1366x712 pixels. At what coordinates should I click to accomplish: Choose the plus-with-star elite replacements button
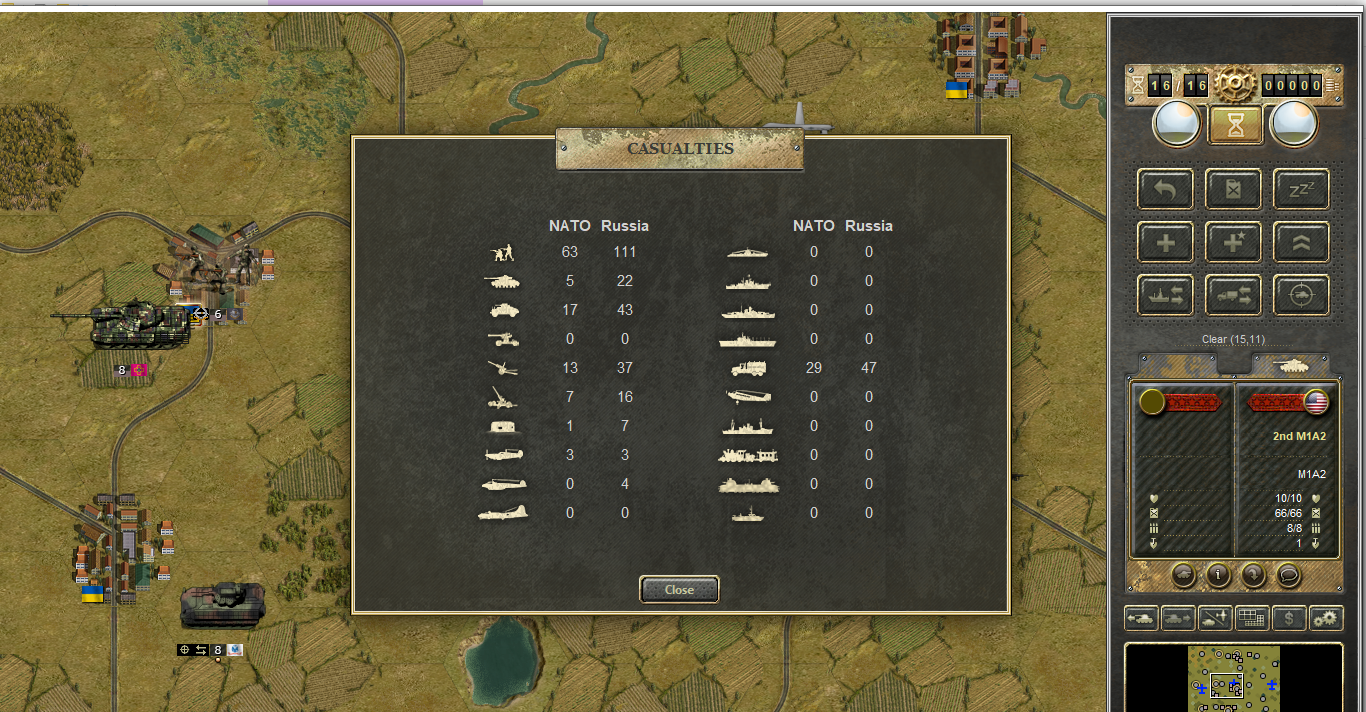click(x=1233, y=242)
